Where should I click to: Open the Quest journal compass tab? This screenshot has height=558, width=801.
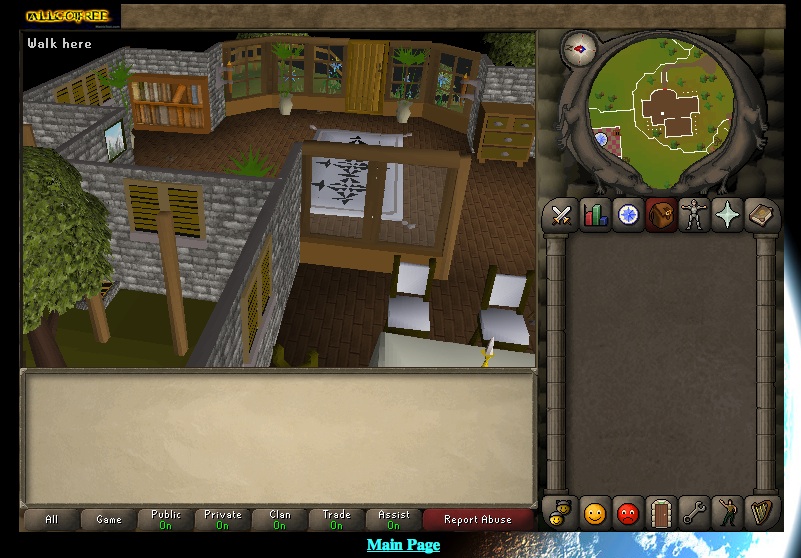[x=628, y=215]
